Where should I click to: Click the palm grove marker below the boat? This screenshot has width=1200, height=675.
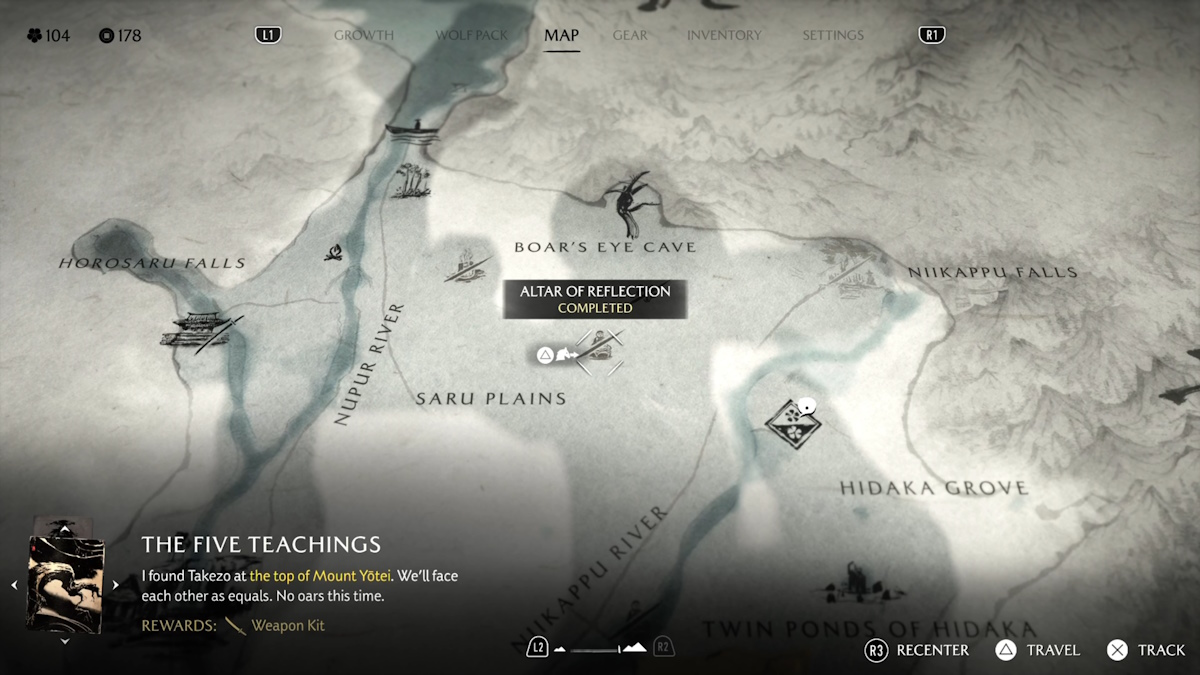[411, 181]
